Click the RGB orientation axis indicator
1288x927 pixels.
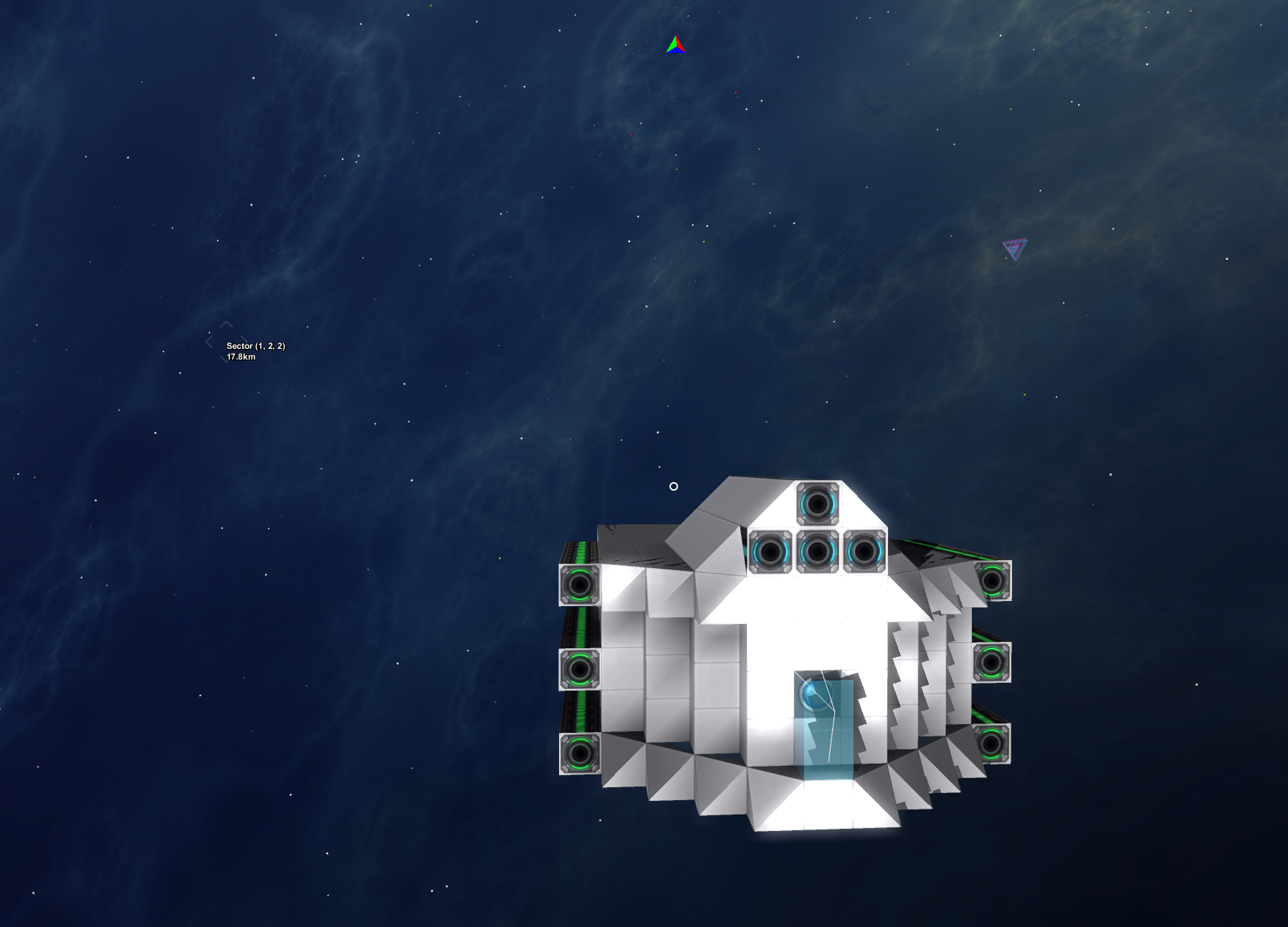675,46
